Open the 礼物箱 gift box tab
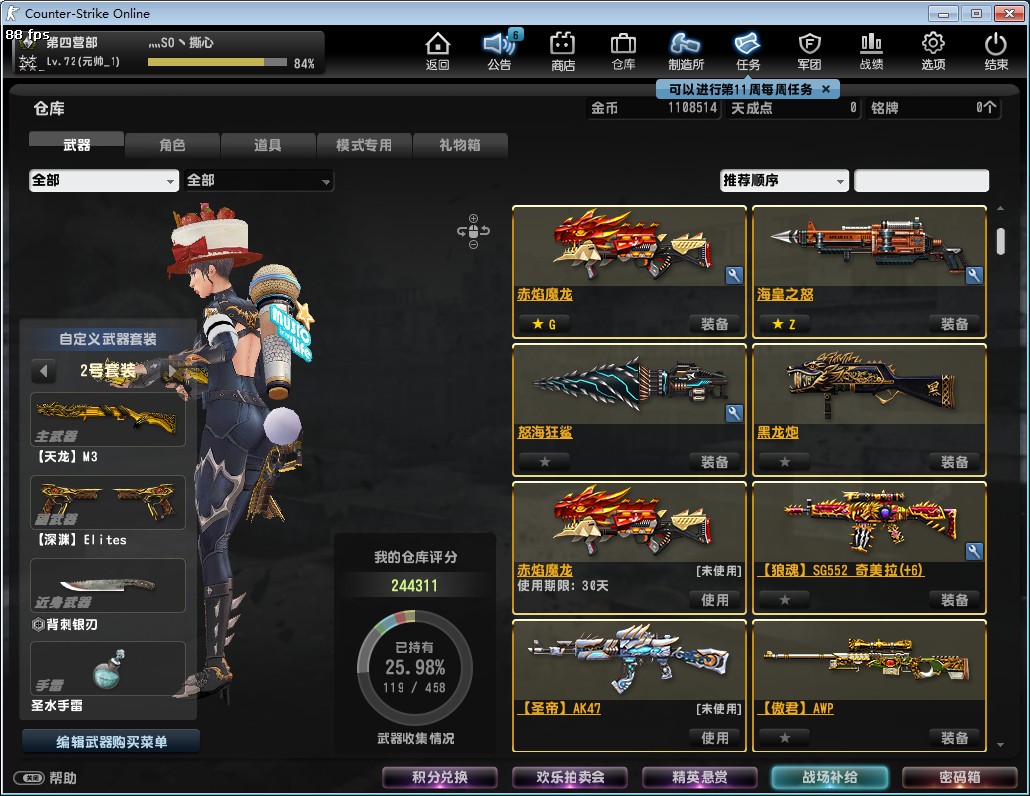1030x796 pixels. [x=459, y=145]
